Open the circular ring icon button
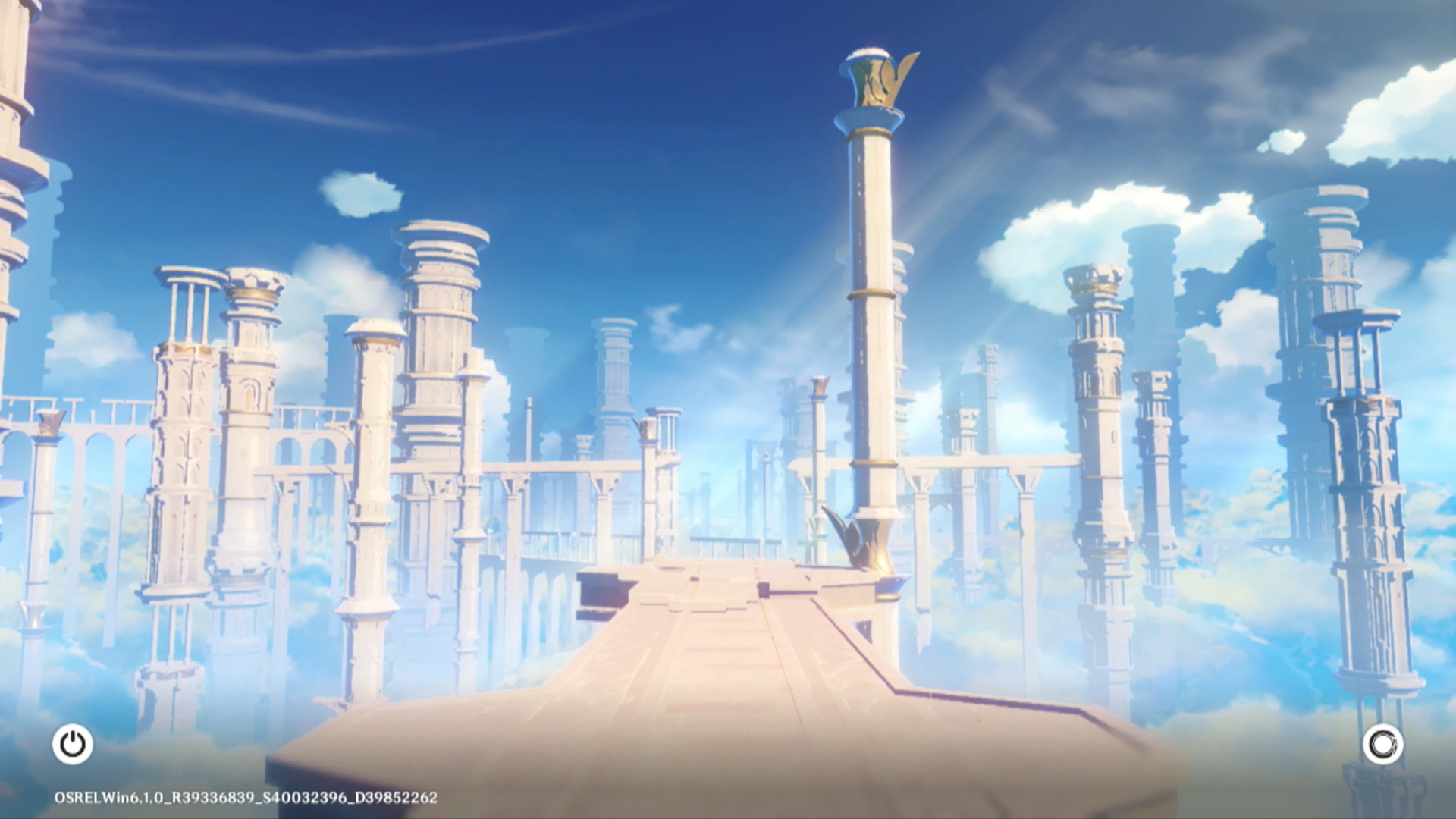The image size is (1456, 819). coord(1382,744)
